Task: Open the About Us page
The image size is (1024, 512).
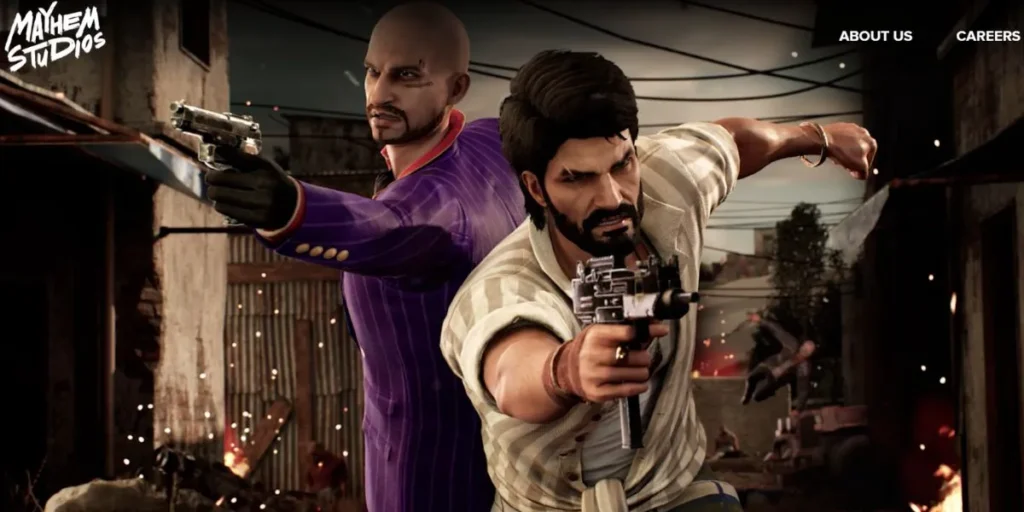Action: point(875,36)
